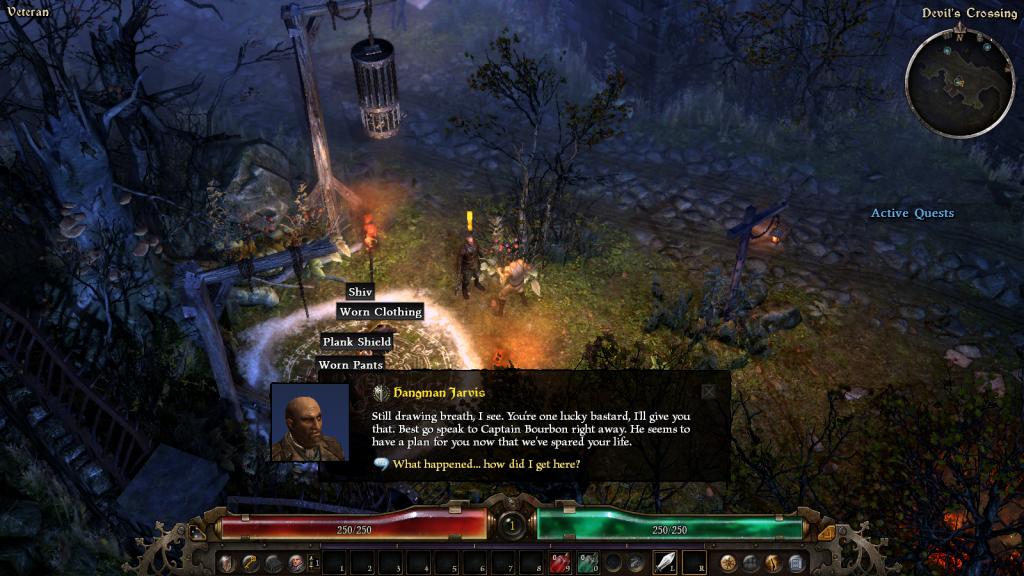Open the compass map icon in hotbar
Screen dimensions: 1024x576
727,563
